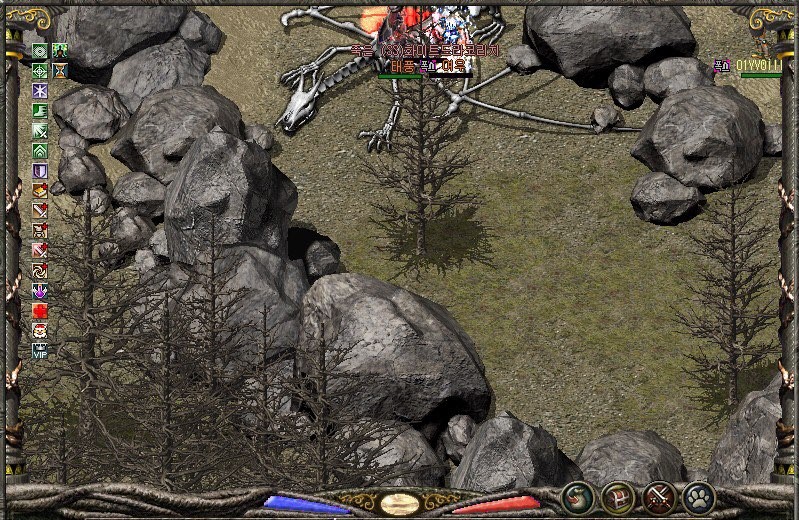This screenshot has width=799, height=520.
Task: Click the green upward chevron icon
Action: (40, 151)
